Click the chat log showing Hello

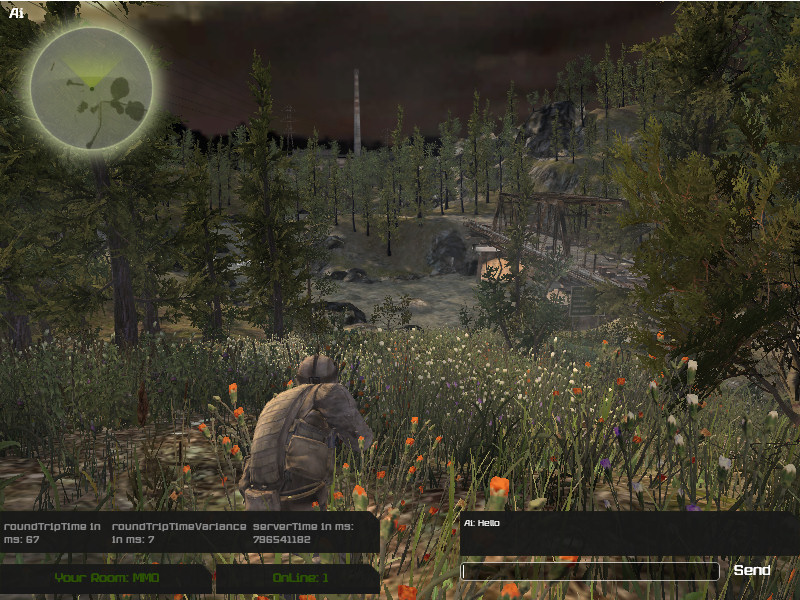628,533
